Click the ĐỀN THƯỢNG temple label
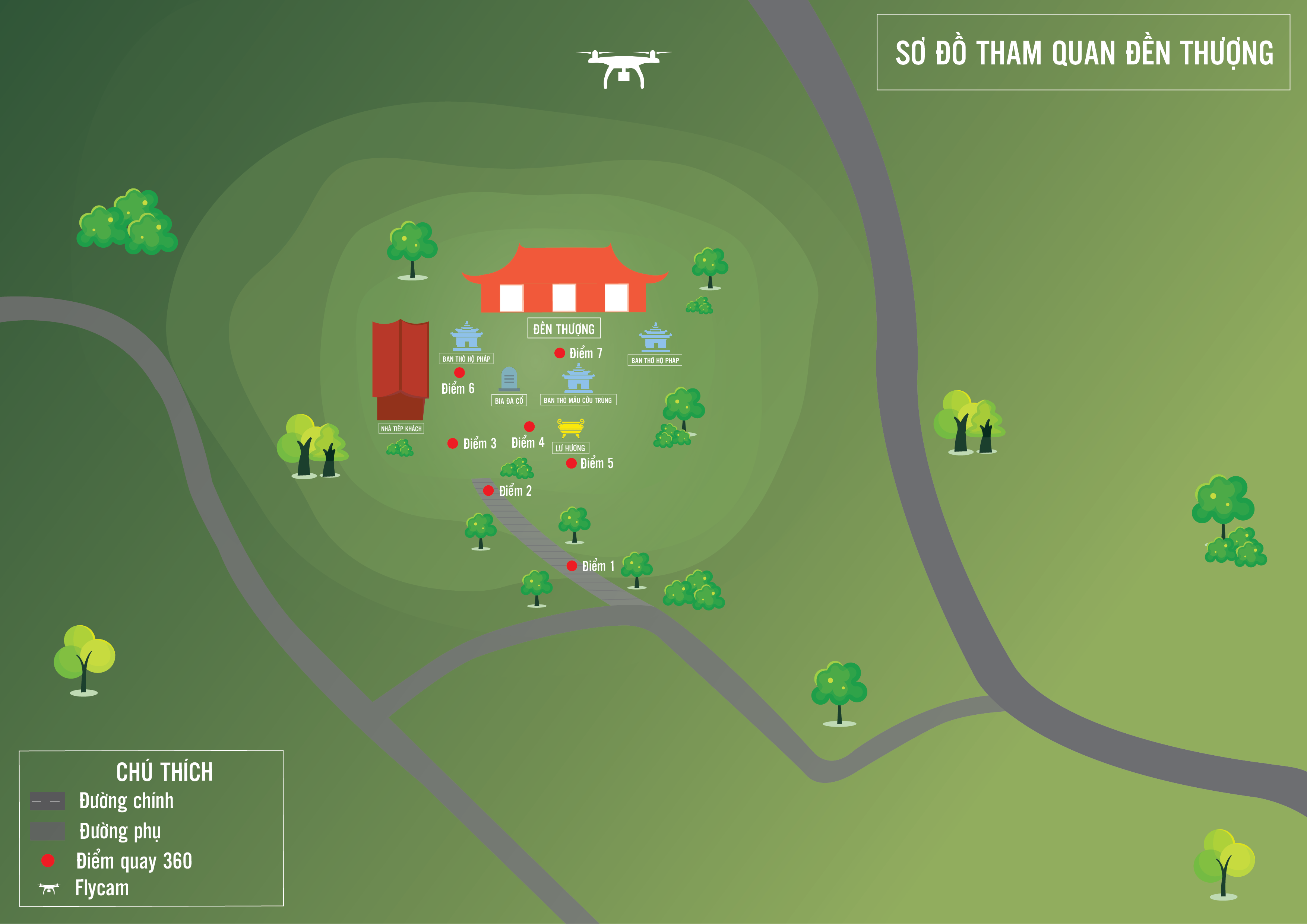 [564, 329]
